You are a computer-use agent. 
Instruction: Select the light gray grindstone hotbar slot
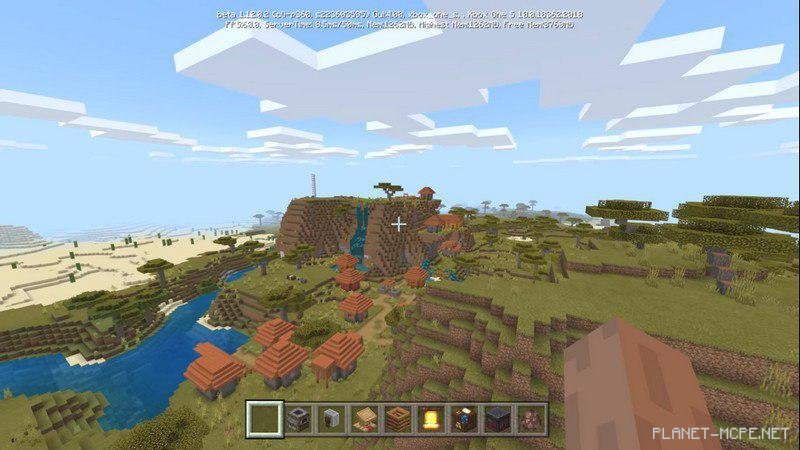pyautogui.click(x=332, y=417)
